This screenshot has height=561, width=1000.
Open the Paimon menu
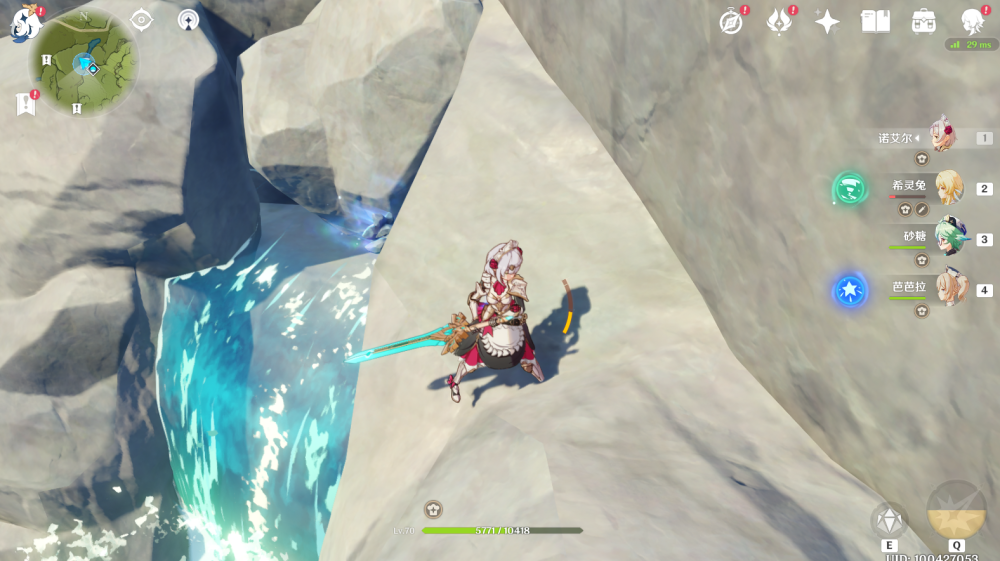(x=24, y=24)
